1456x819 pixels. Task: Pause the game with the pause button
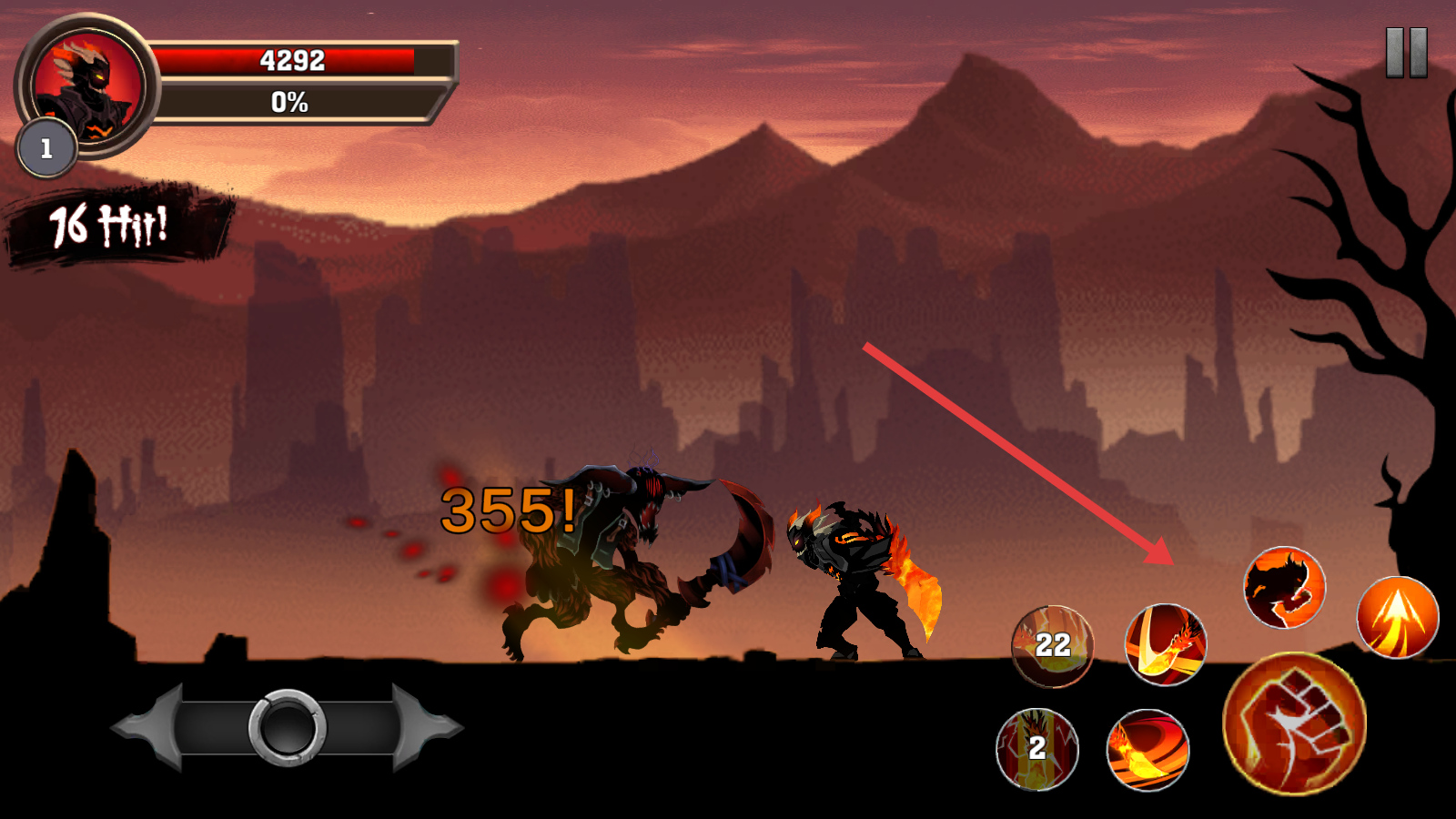[x=1406, y=53]
